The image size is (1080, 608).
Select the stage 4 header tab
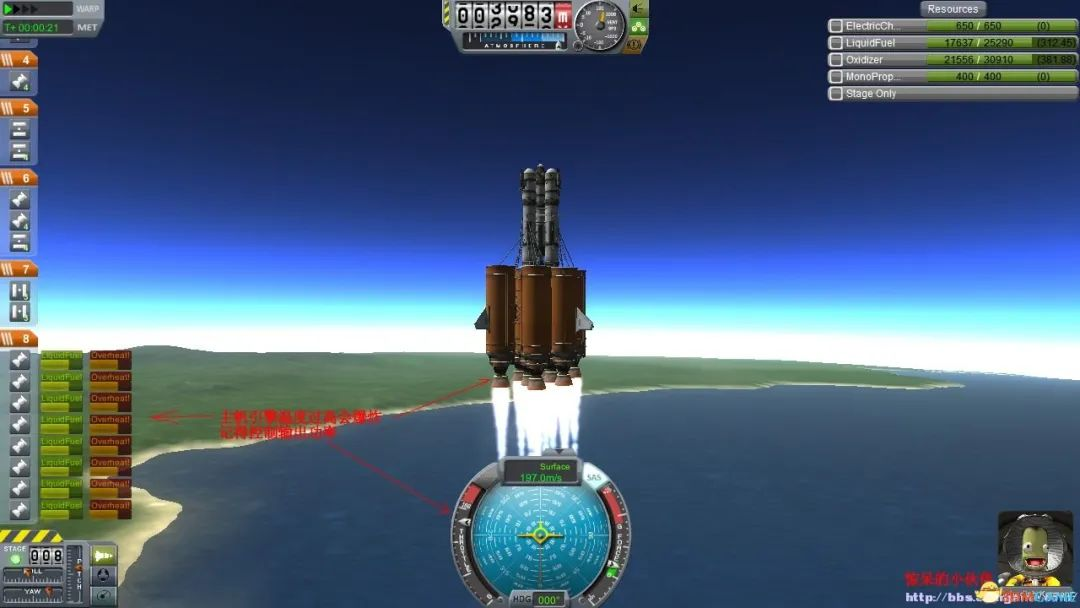(19, 60)
